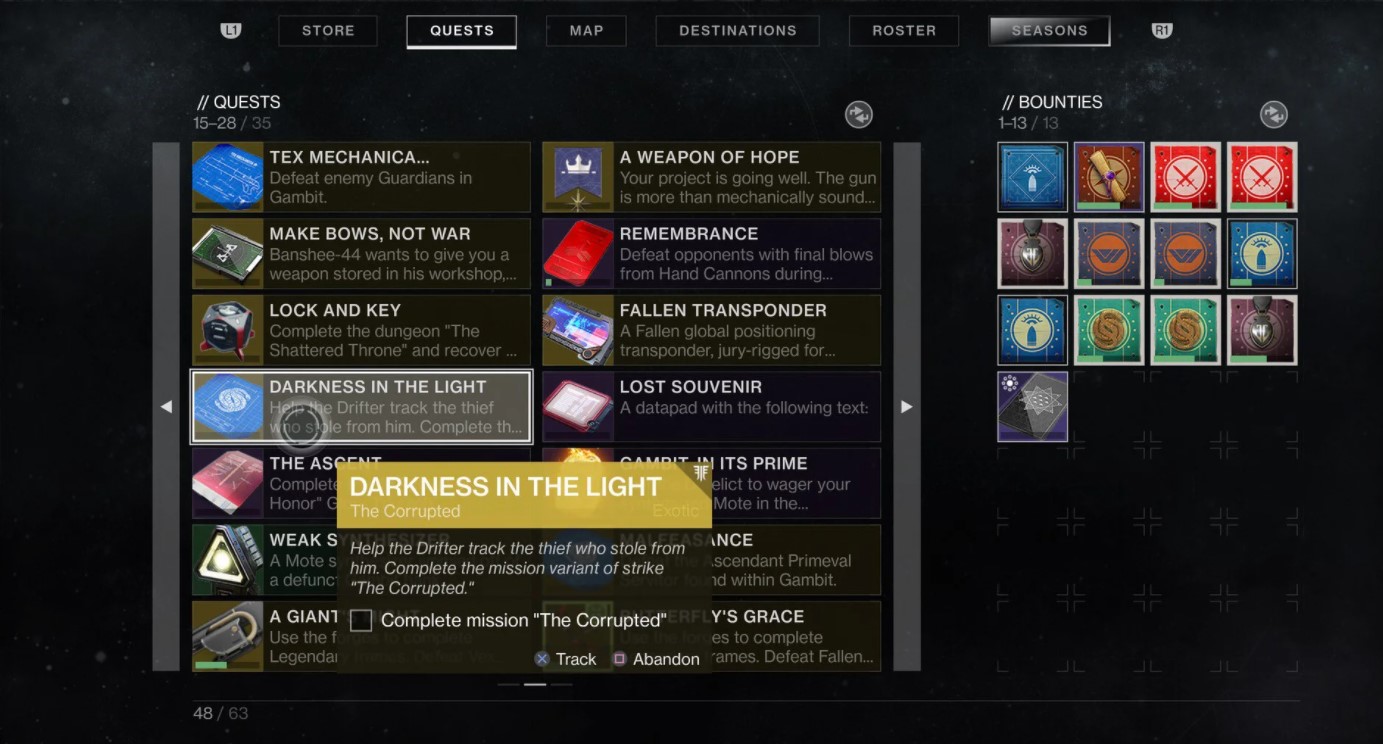
Task: Open the Lost Souvenir quest
Action: [711, 407]
